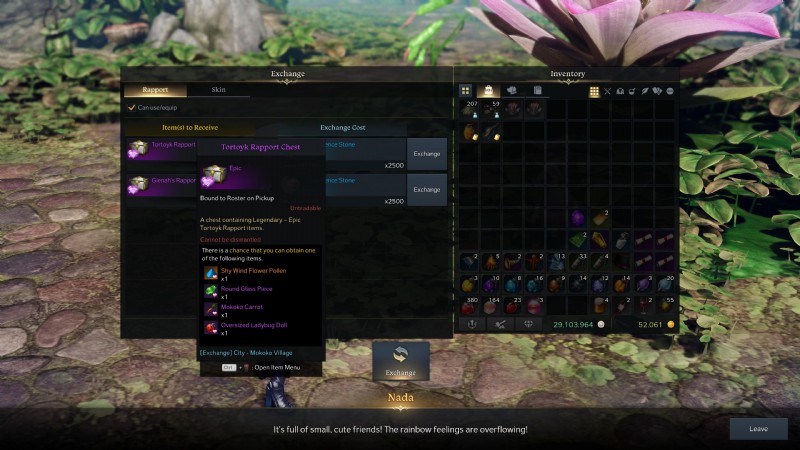Switch to the Rapport tab
Image resolution: width=800 pixels, height=450 pixels.
pyautogui.click(x=155, y=90)
